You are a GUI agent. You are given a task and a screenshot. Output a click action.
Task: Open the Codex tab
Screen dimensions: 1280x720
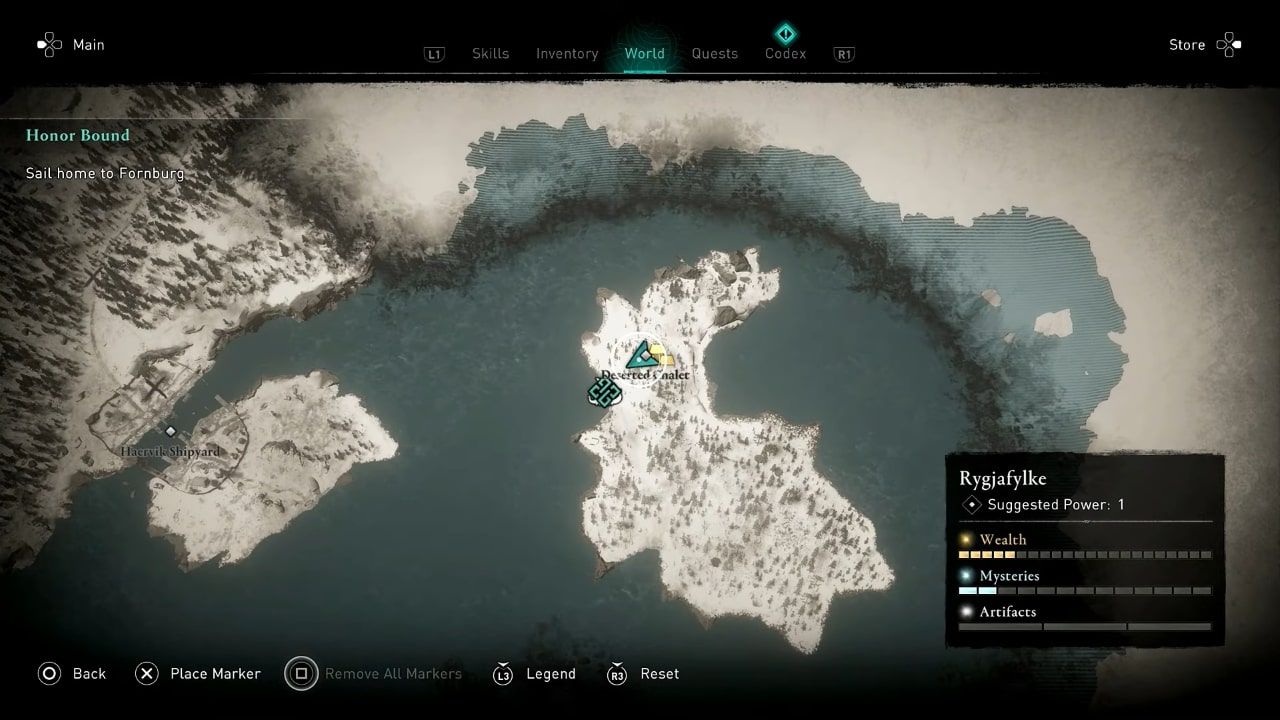pos(785,54)
